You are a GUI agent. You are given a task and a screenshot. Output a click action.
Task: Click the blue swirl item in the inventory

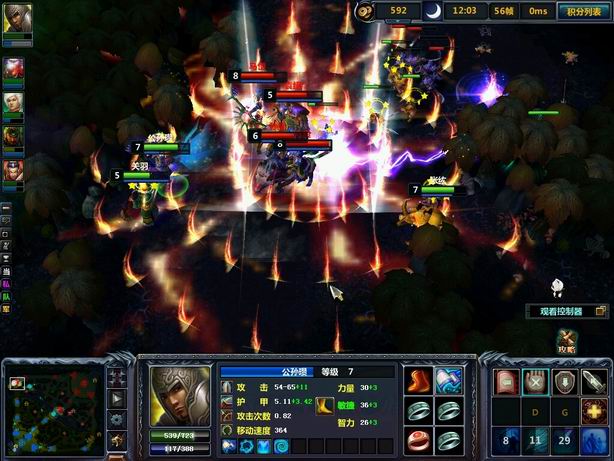pyautogui.click(x=448, y=382)
